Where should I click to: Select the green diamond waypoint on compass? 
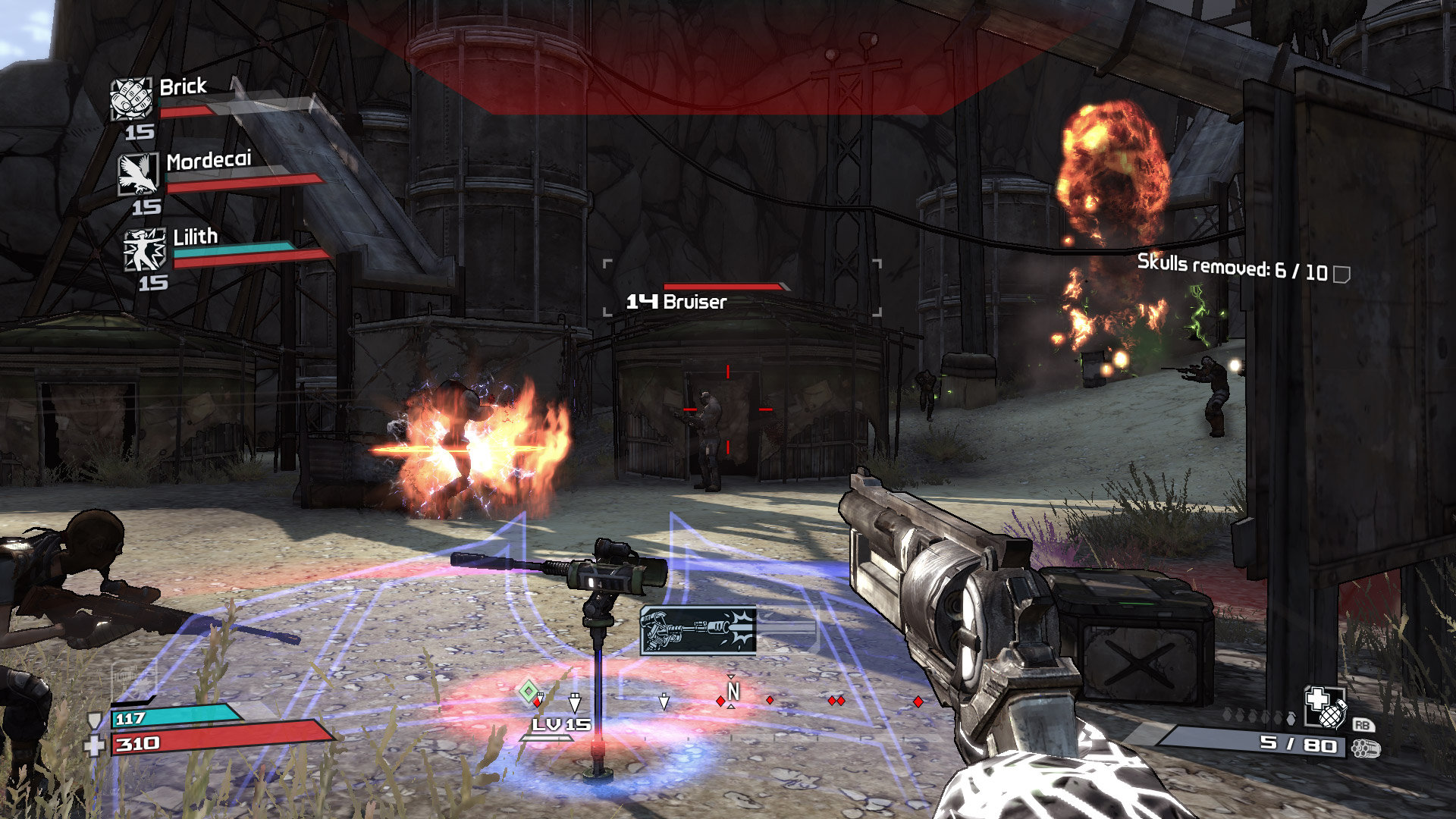pyautogui.click(x=528, y=691)
